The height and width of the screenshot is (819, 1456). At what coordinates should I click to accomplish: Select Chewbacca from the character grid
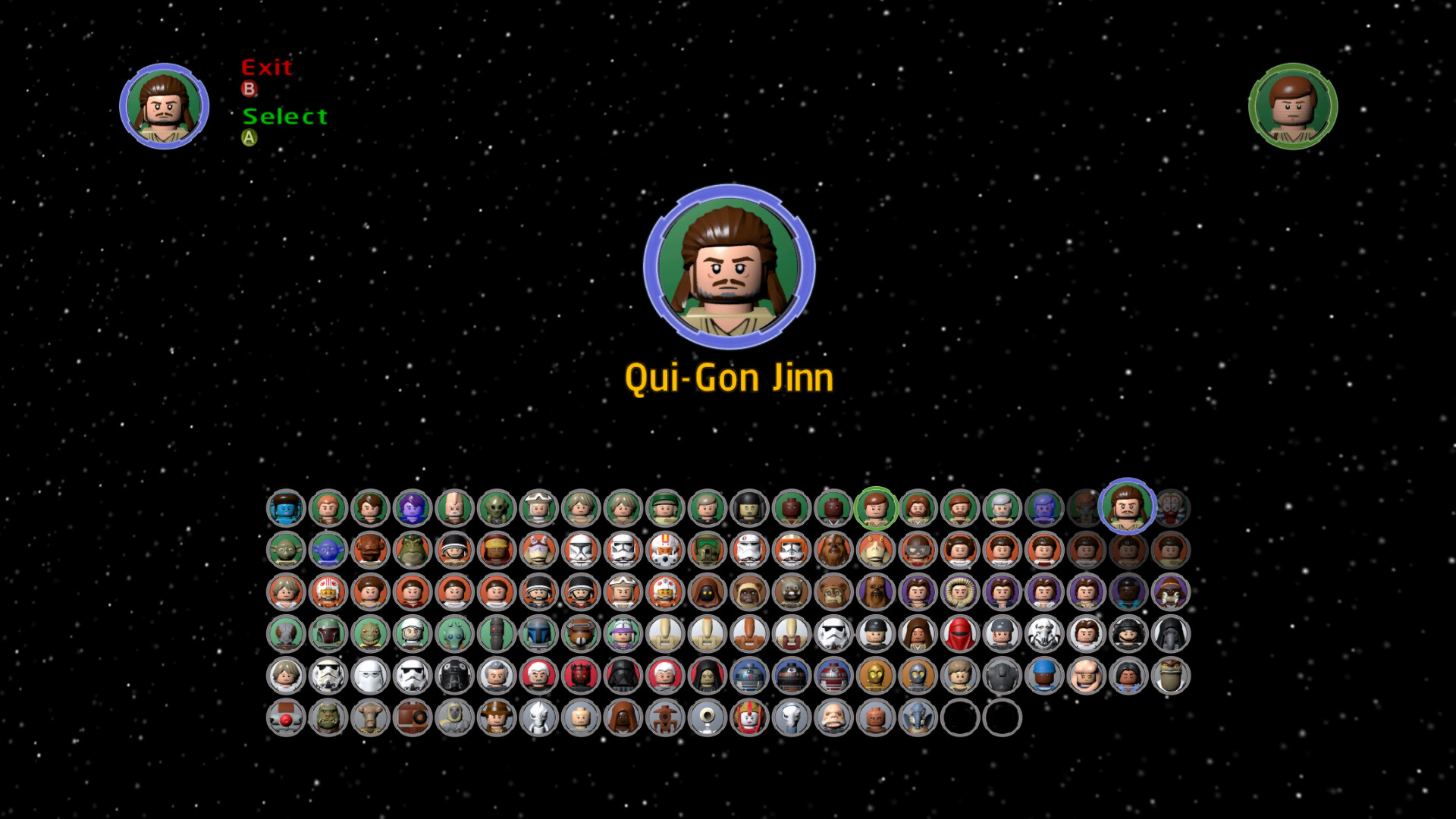(x=831, y=551)
